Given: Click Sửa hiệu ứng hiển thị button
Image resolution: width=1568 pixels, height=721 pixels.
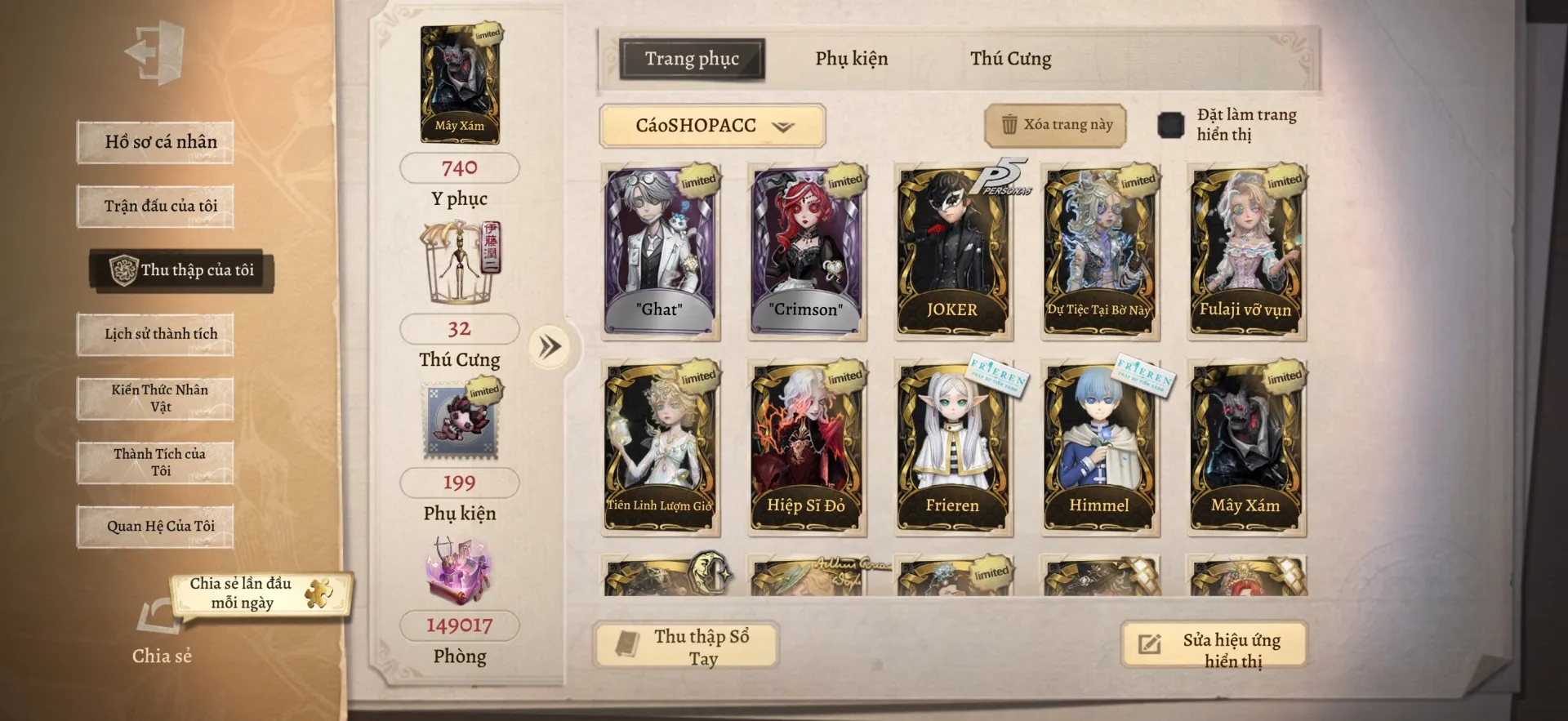Looking at the screenshot, I should pos(1214,646).
